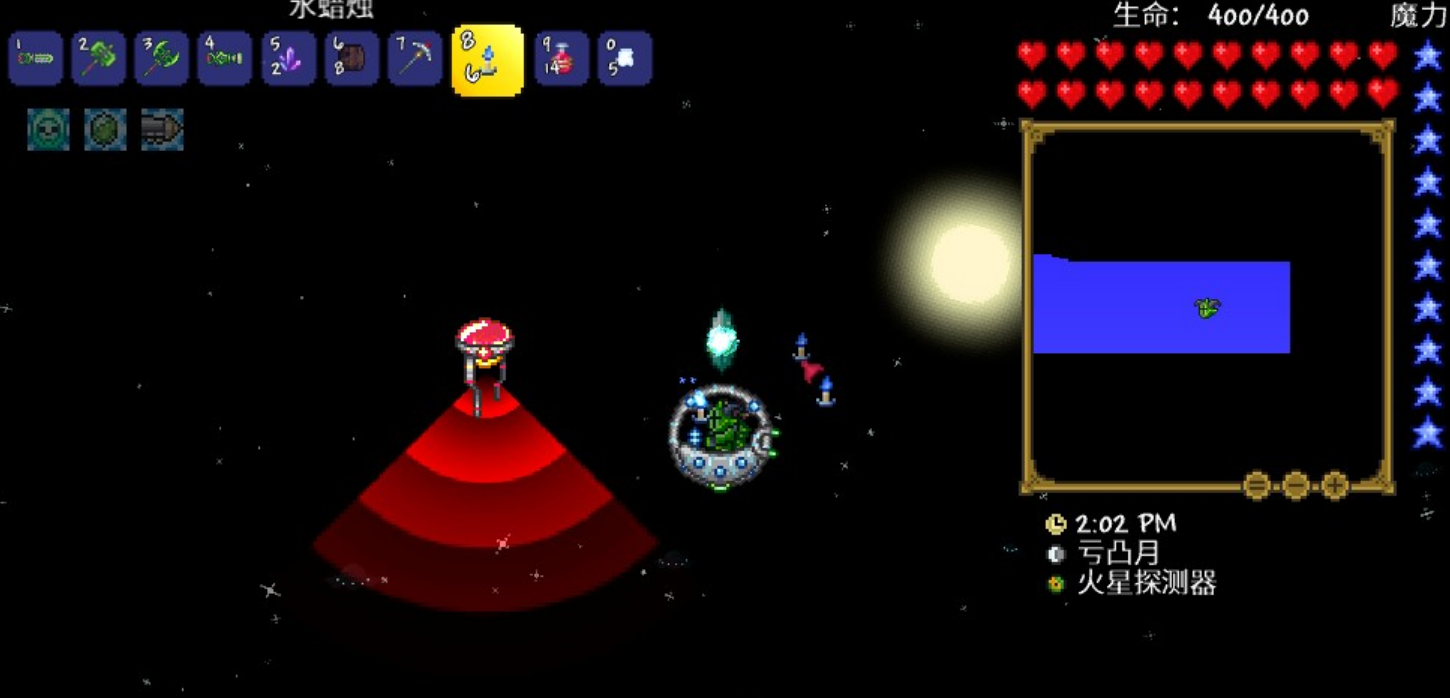Click the green orb buff icon
Viewport: 1450px width, 698px height.
[105, 130]
